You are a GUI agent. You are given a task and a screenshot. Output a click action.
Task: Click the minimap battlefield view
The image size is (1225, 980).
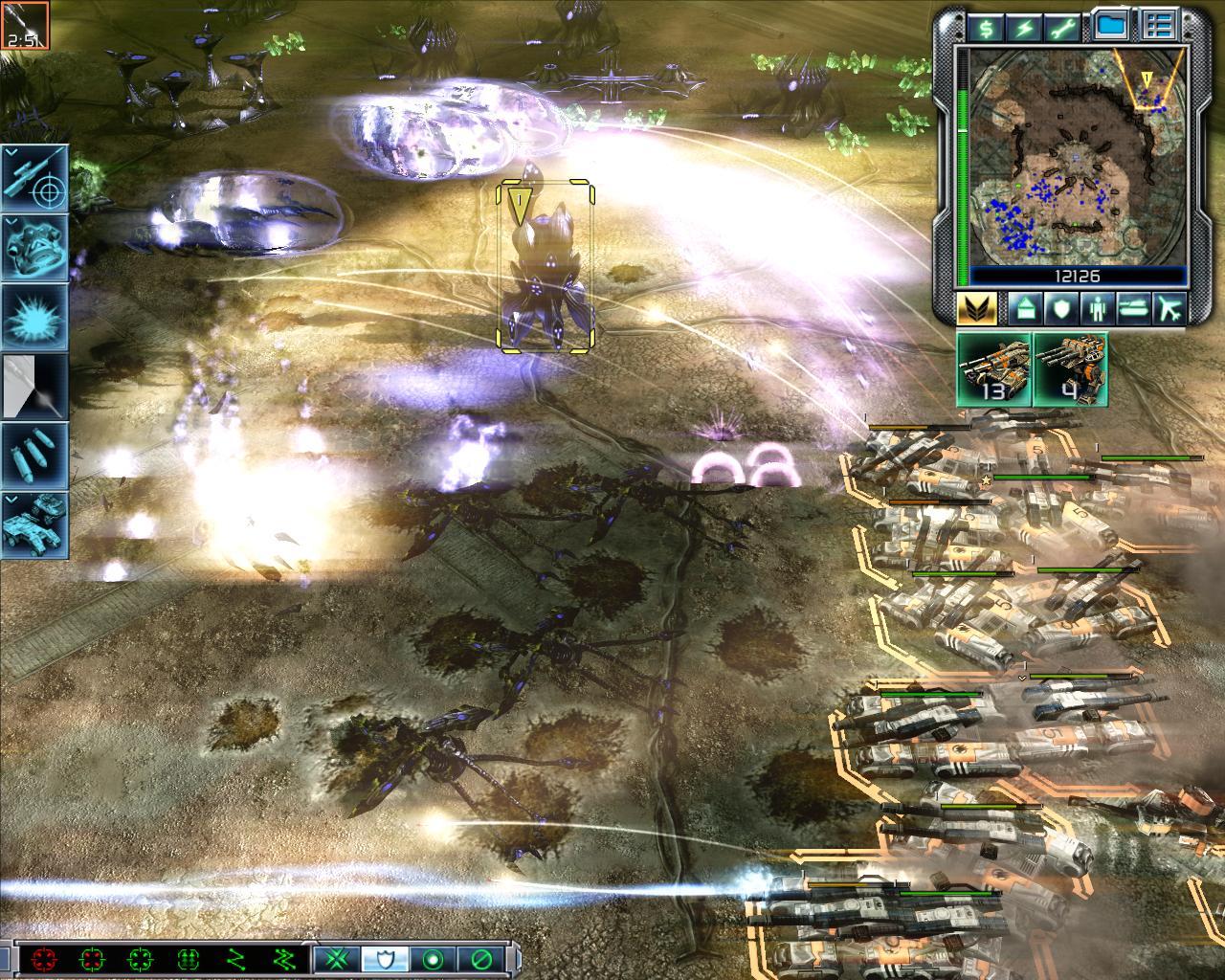pos(1079,156)
